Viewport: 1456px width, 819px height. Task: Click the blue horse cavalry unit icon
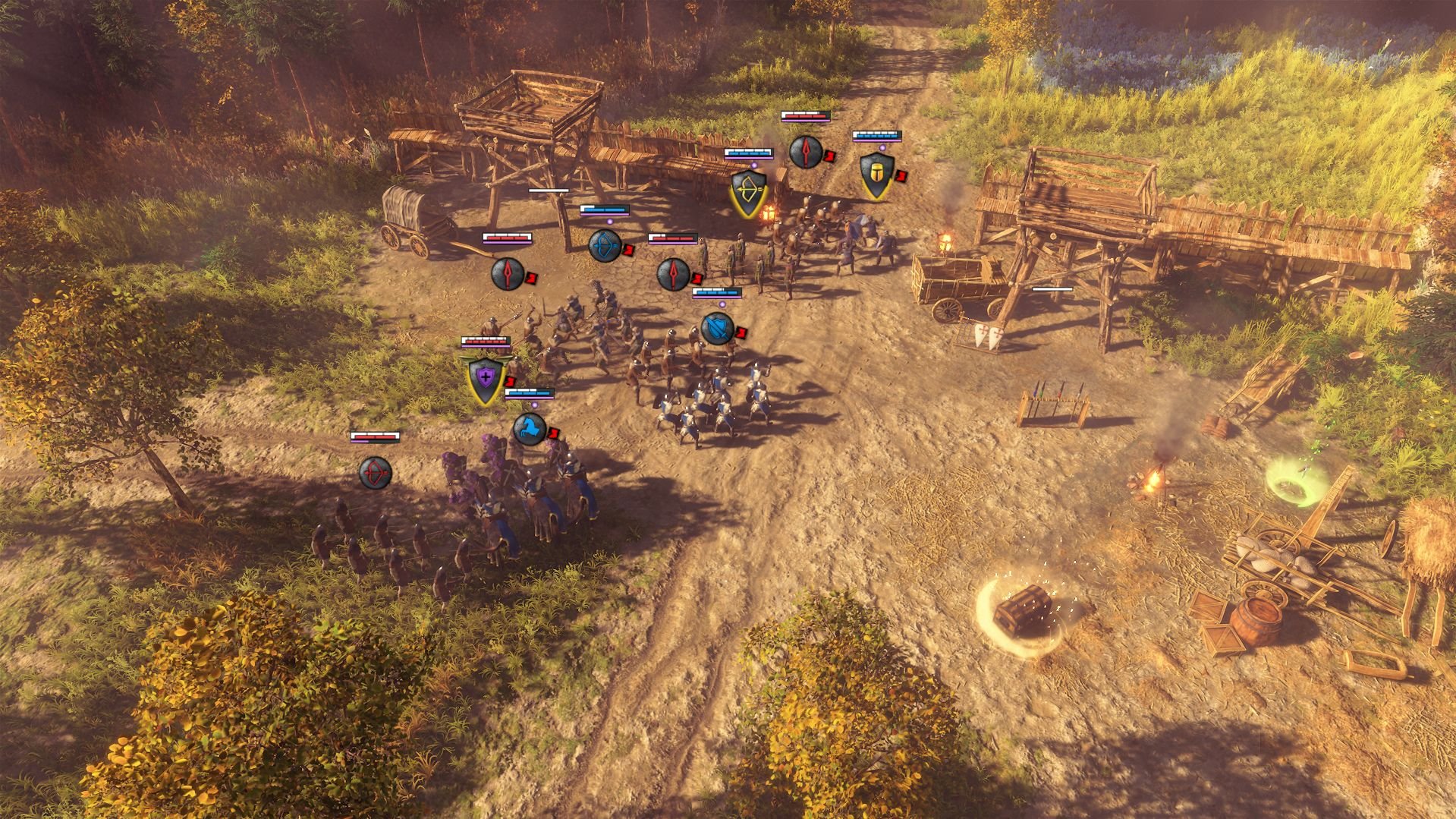click(530, 430)
